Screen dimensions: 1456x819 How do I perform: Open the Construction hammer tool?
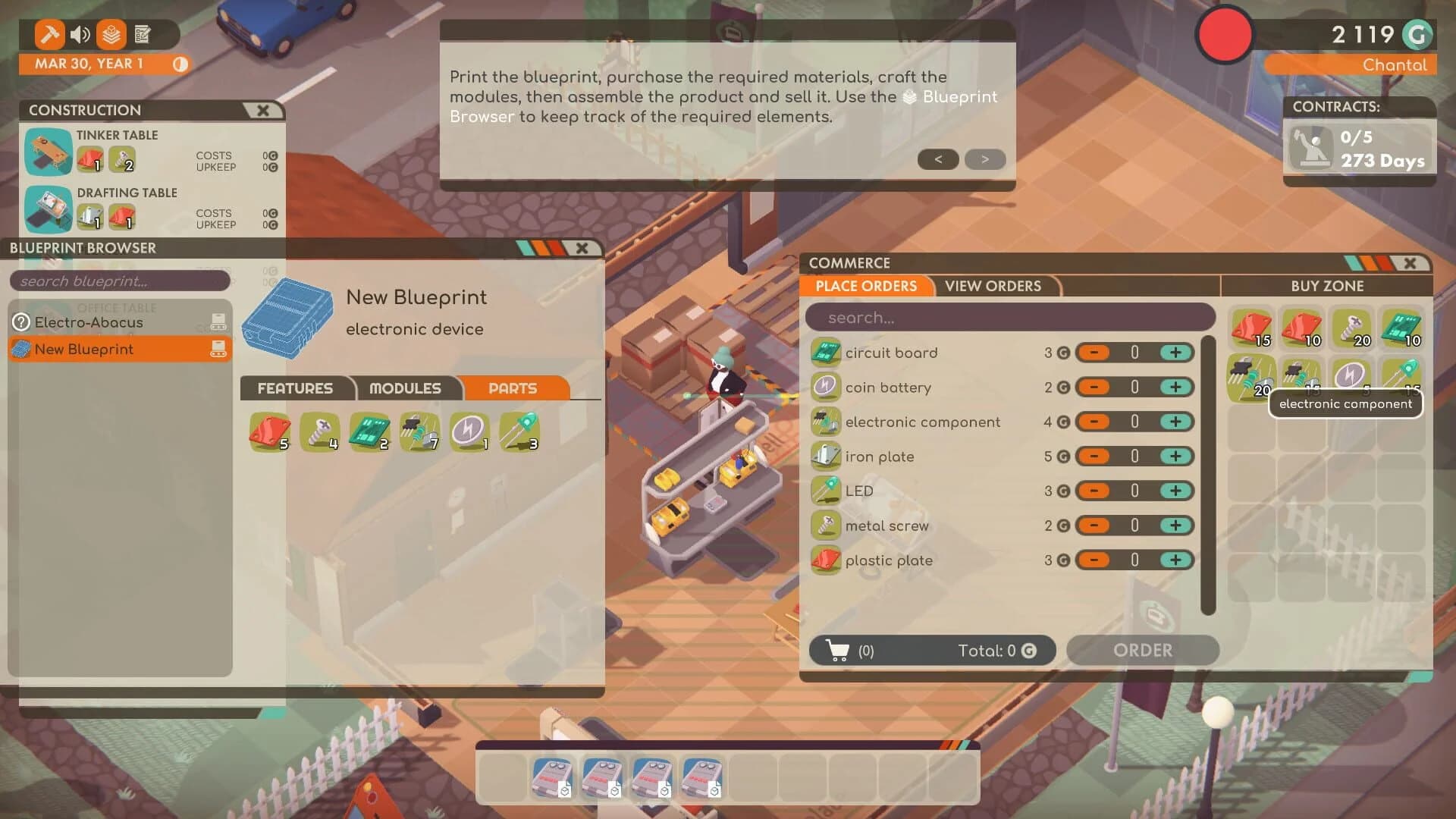(49, 35)
